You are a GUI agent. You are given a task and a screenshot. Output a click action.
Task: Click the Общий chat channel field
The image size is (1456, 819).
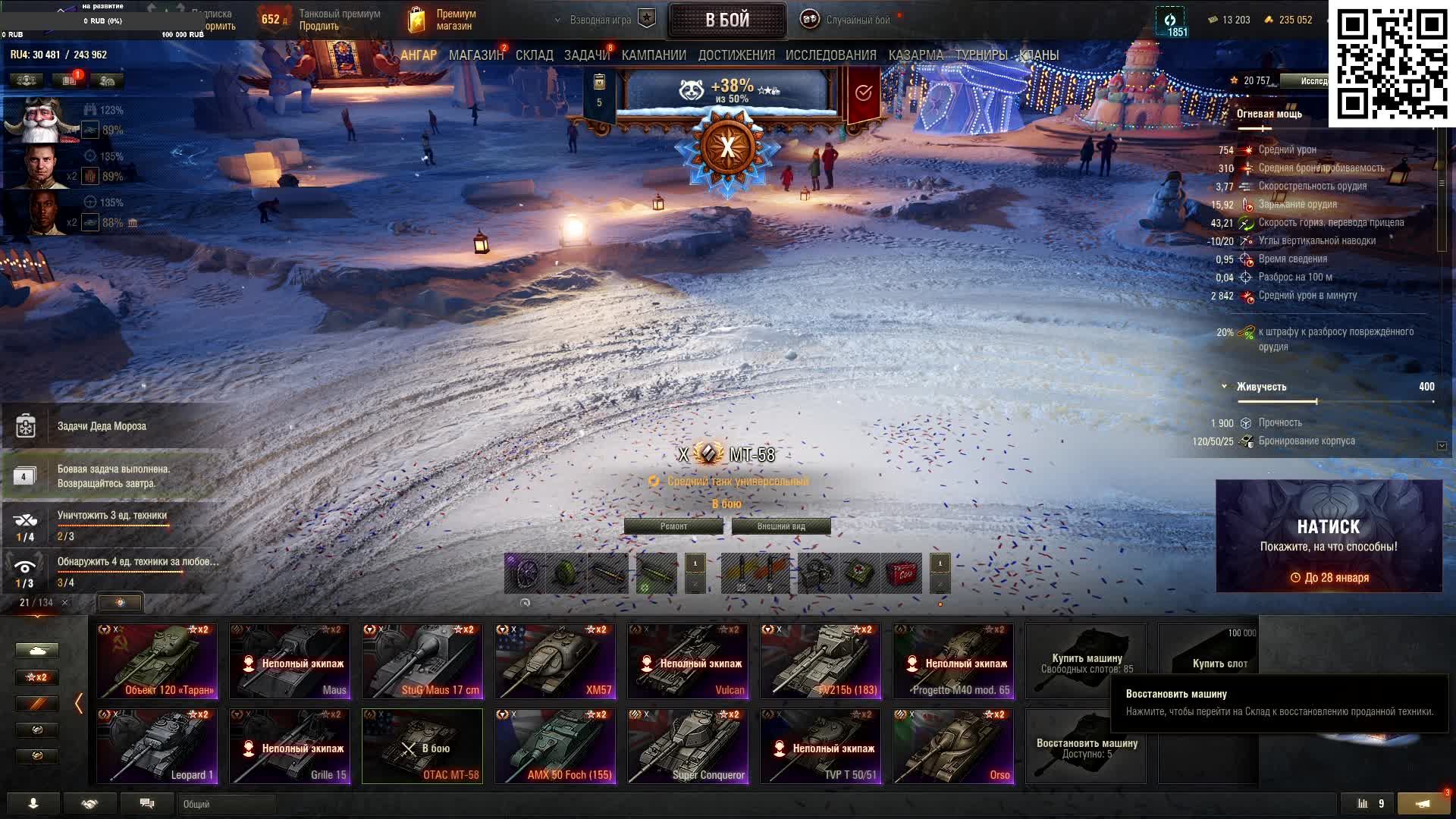[227, 804]
